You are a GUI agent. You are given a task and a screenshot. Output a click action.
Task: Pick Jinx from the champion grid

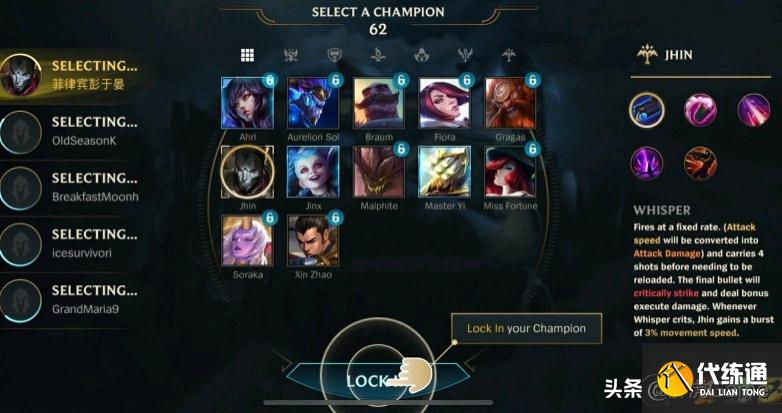coord(312,171)
